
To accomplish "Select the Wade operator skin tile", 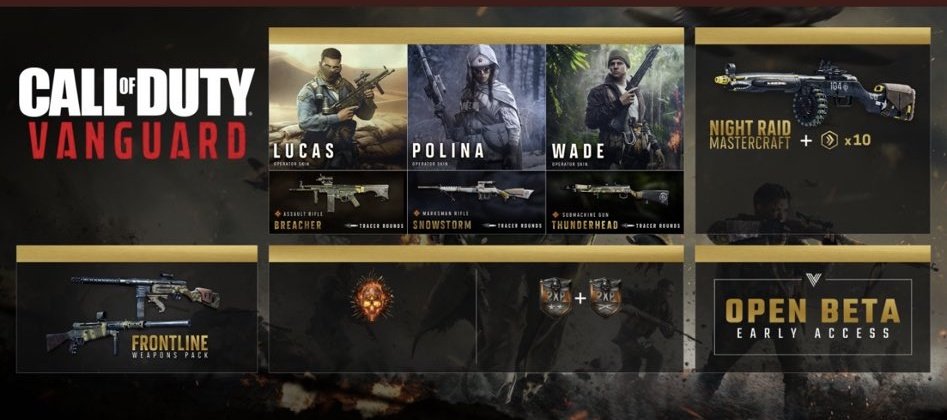I will [x=614, y=107].
